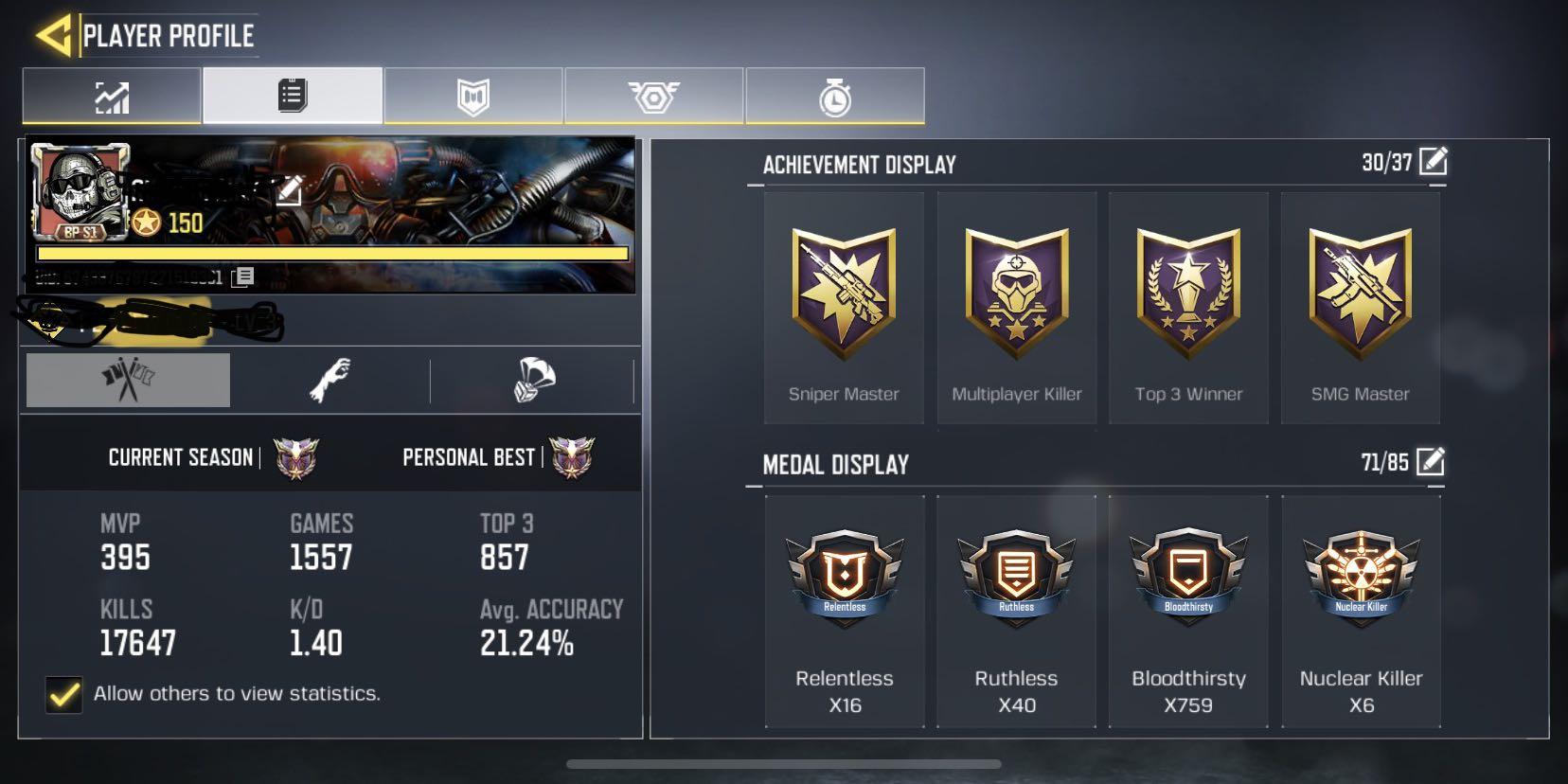The width and height of the screenshot is (1568, 784).
Task: Open the winged emblem achievements tab
Action: pos(654,94)
